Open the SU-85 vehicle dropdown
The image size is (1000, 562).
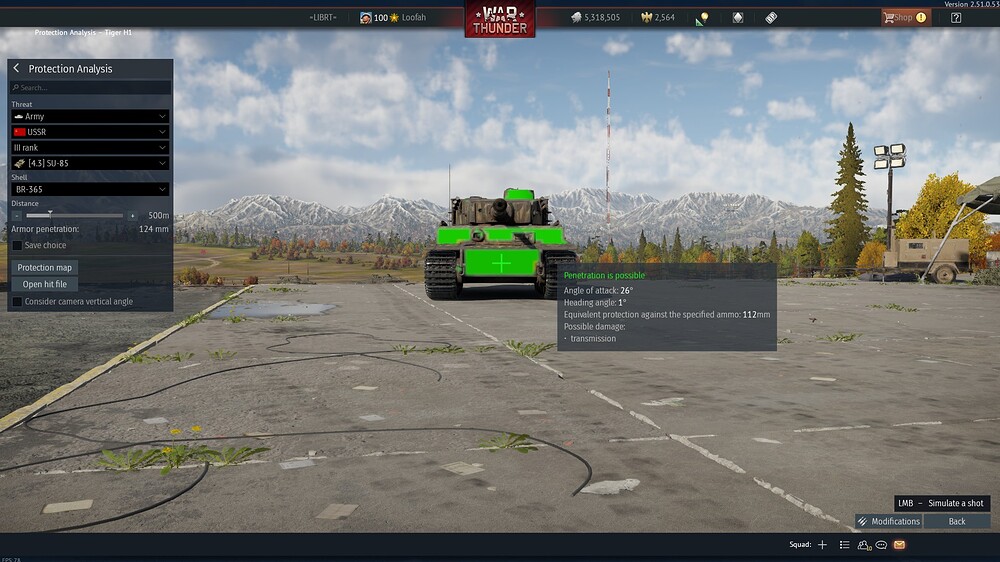[90, 163]
